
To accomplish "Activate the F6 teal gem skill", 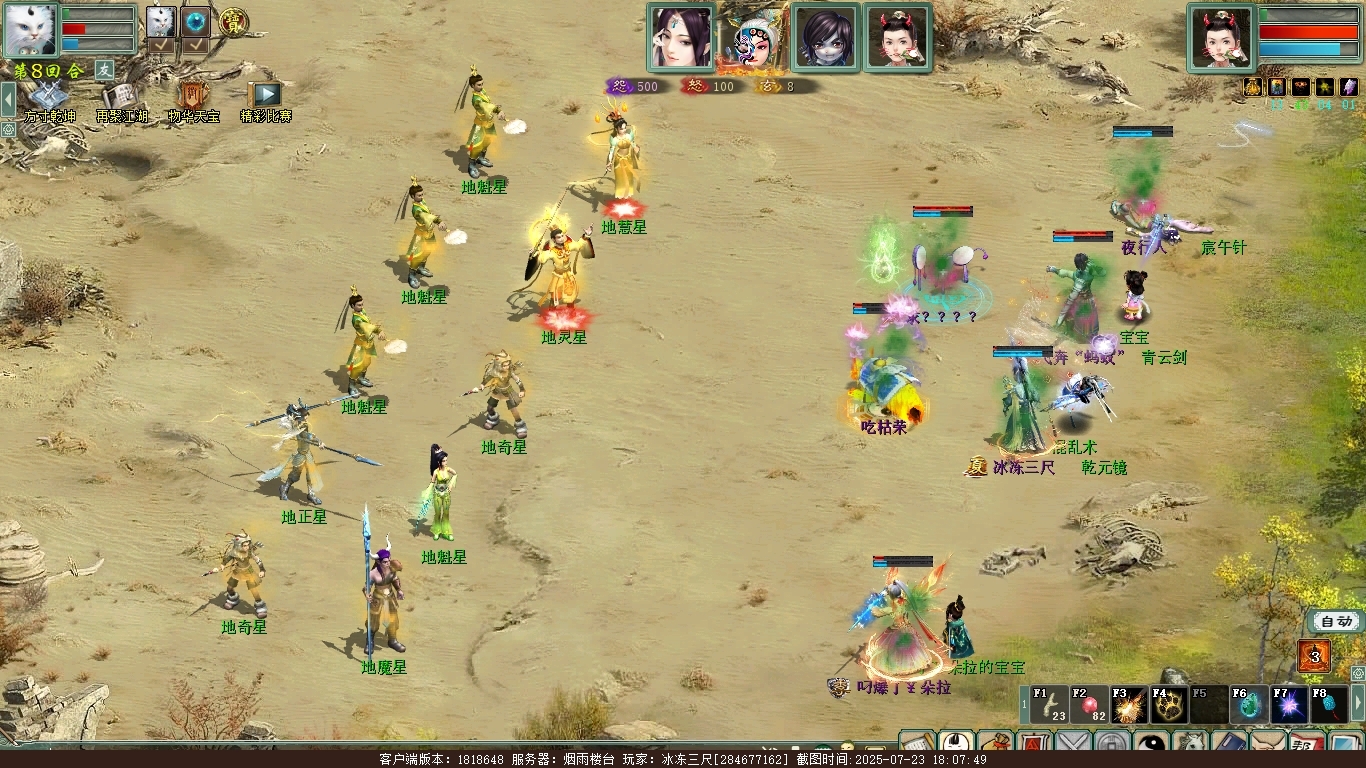I will click(1249, 705).
